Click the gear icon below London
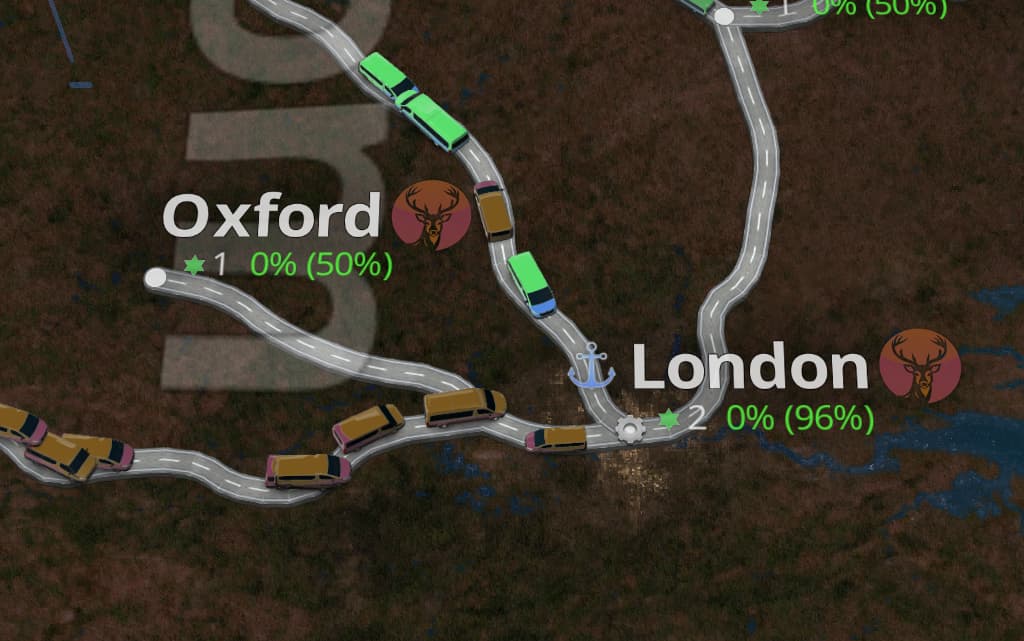 point(630,429)
